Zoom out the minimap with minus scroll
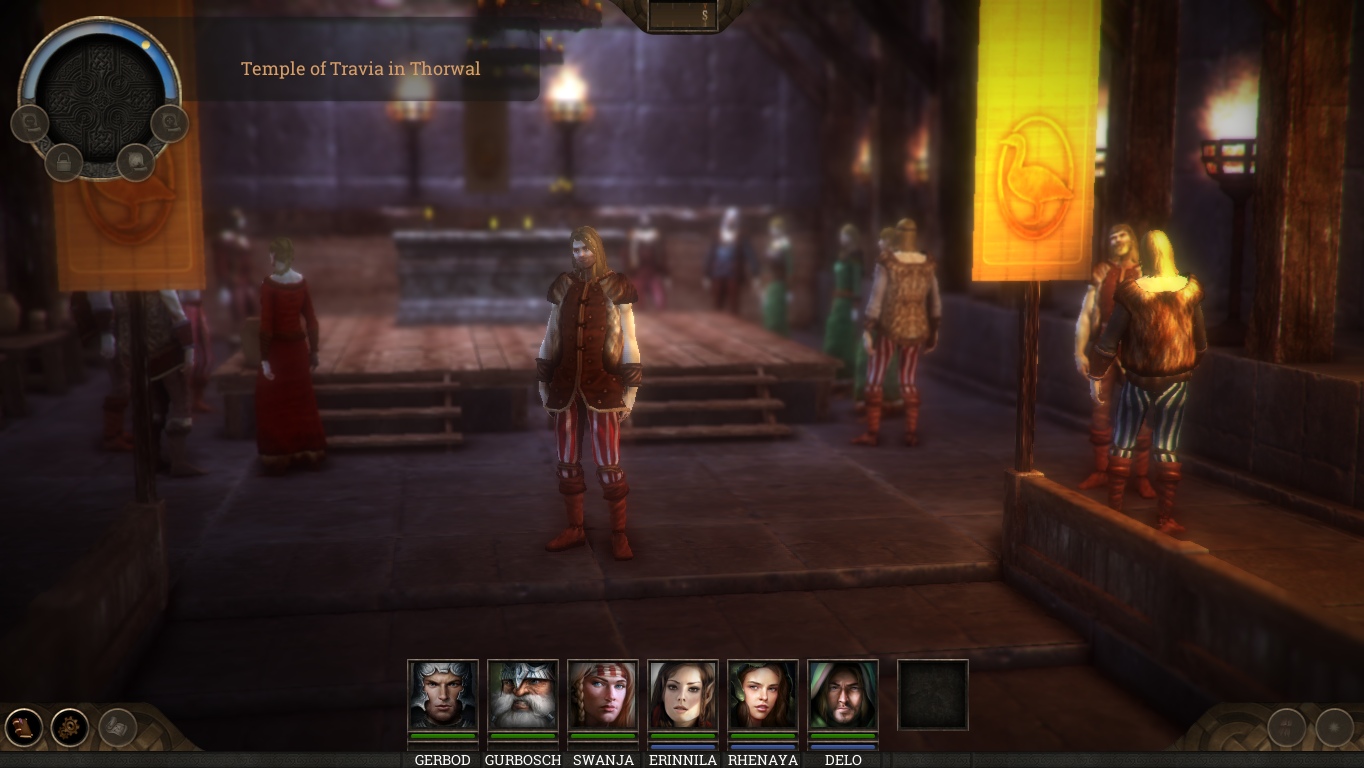The image size is (1364, 768). [29, 123]
